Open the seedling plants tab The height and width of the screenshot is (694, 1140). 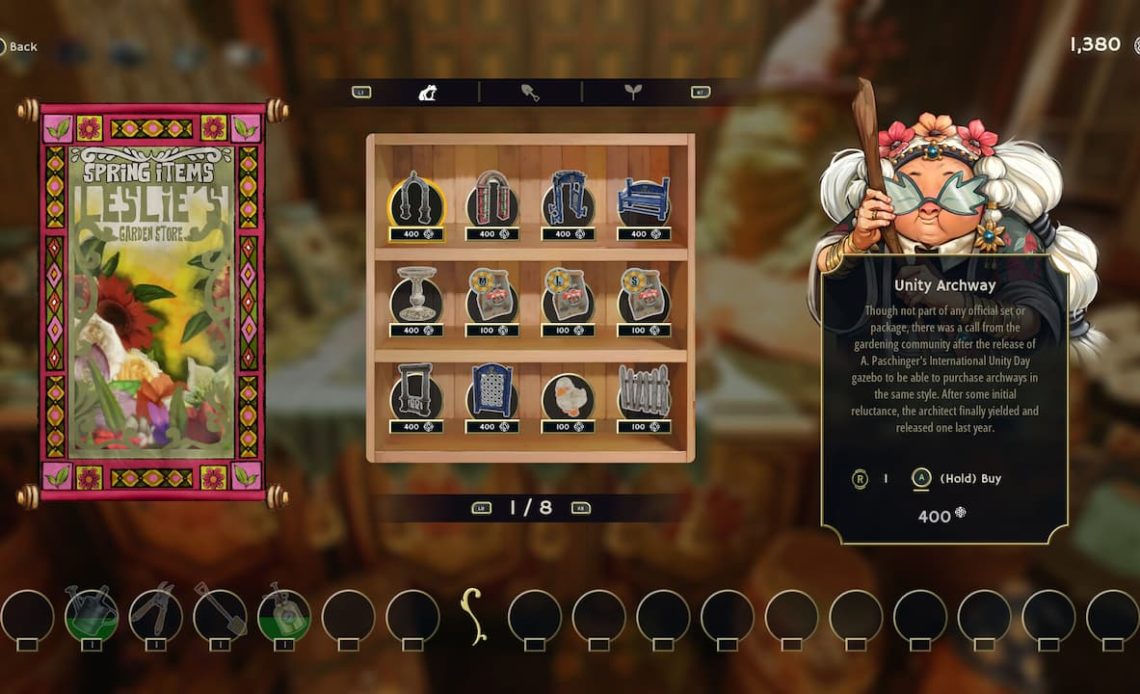[x=633, y=93]
